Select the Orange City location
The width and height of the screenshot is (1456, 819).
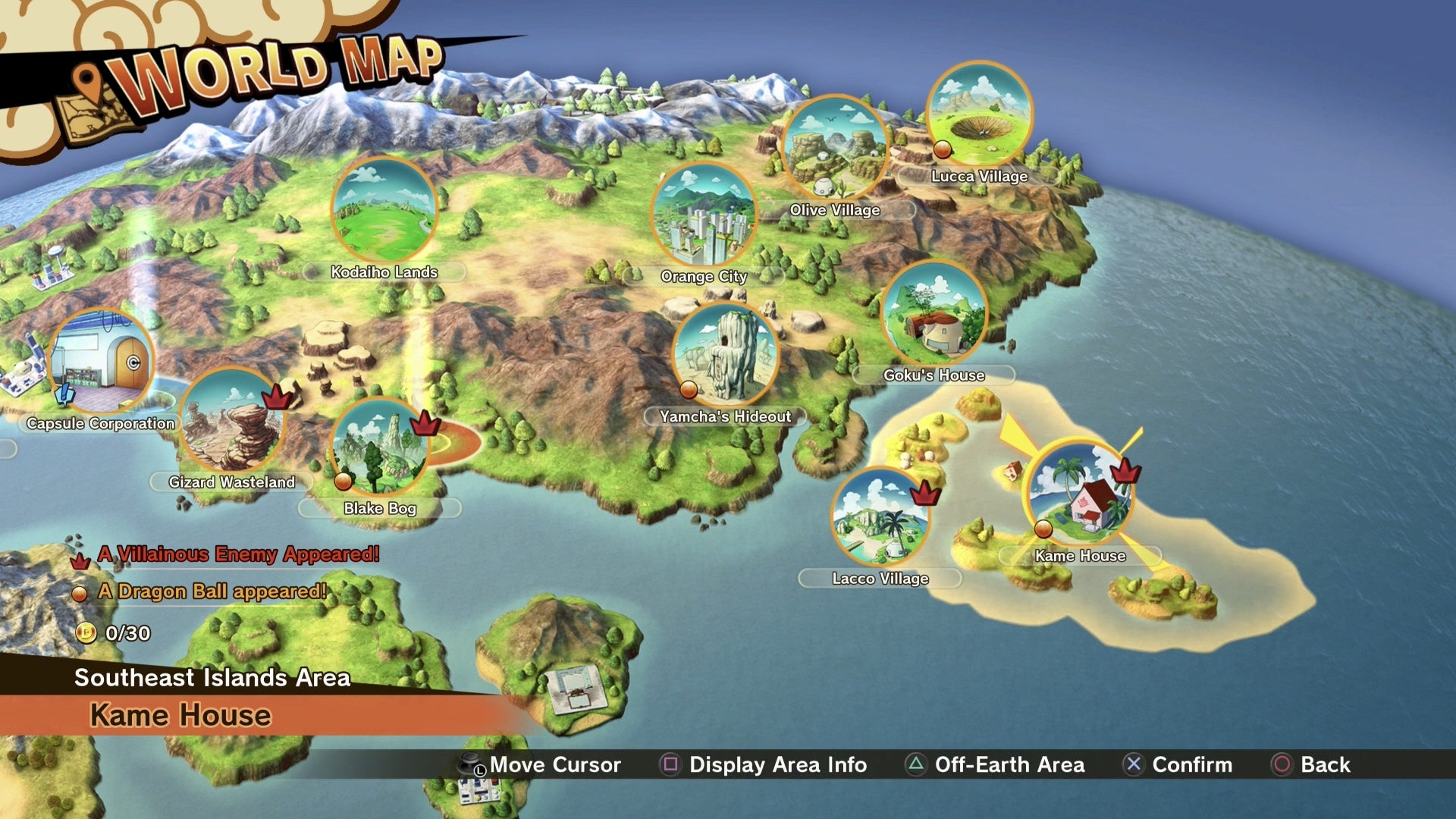[x=704, y=215]
